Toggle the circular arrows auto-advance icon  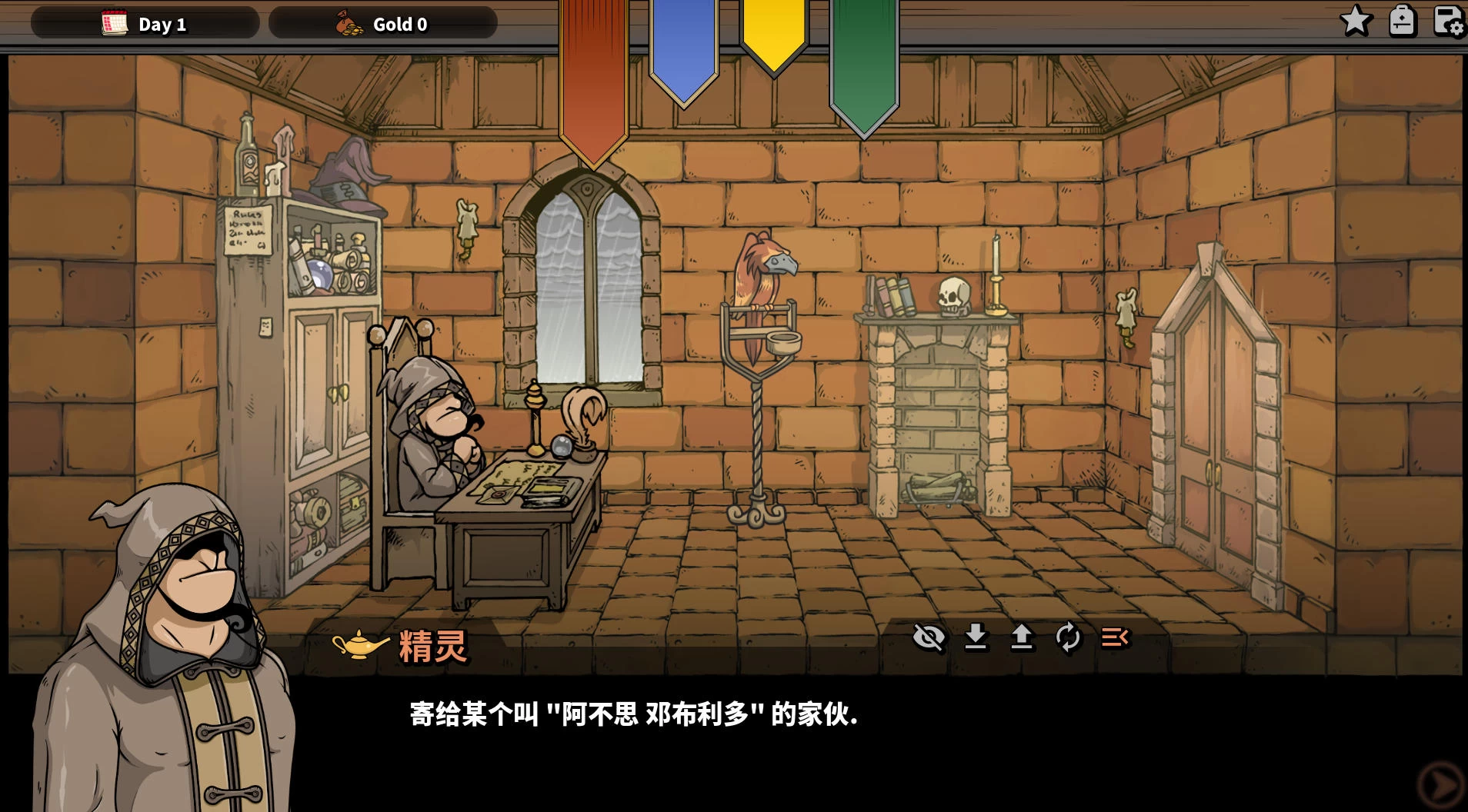tap(1068, 637)
